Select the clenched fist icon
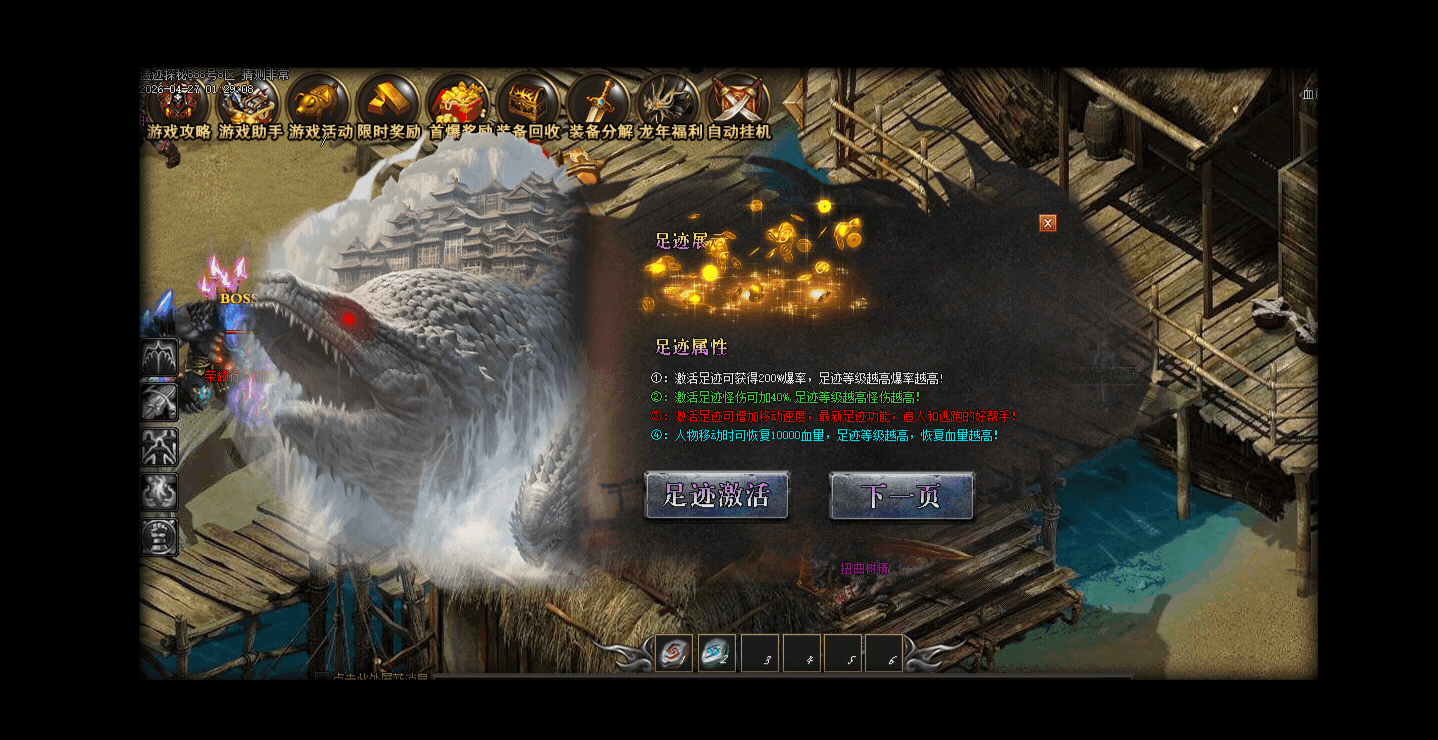1438x740 pixels. coord(160,537)
